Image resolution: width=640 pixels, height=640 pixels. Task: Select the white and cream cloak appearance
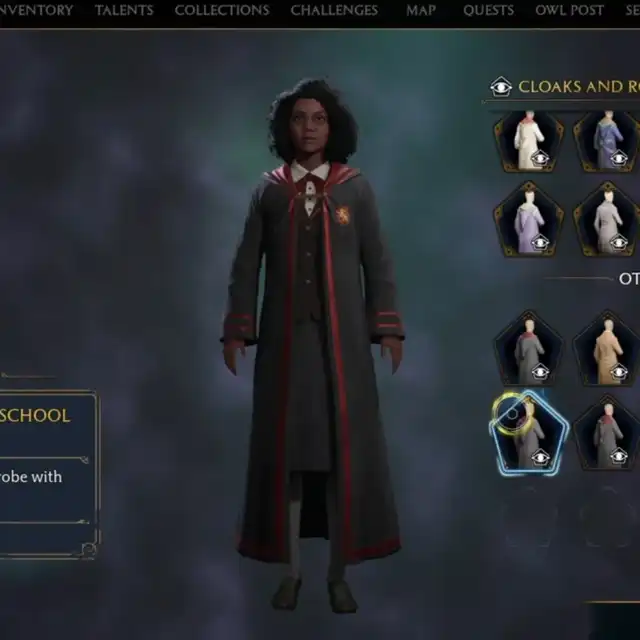(x=528, y=142)
